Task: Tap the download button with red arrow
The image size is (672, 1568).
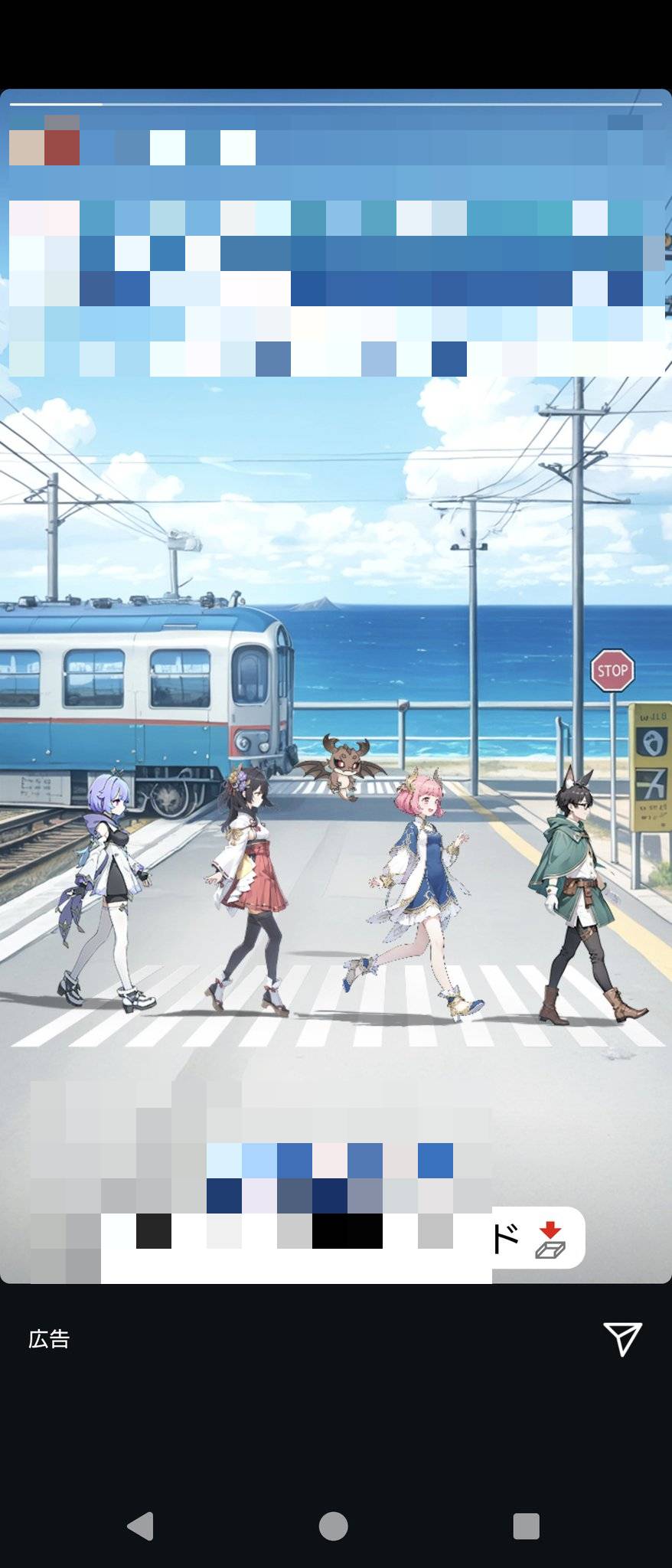Action: tap(548, 1240)
